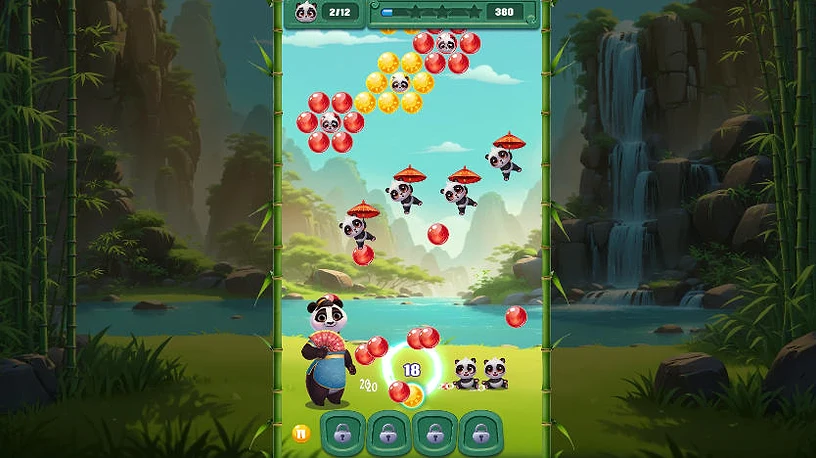Viewport: 816px width, 458px height.
Task: Swap to the yellow star next bubble
Action: (x=414, y=395)
